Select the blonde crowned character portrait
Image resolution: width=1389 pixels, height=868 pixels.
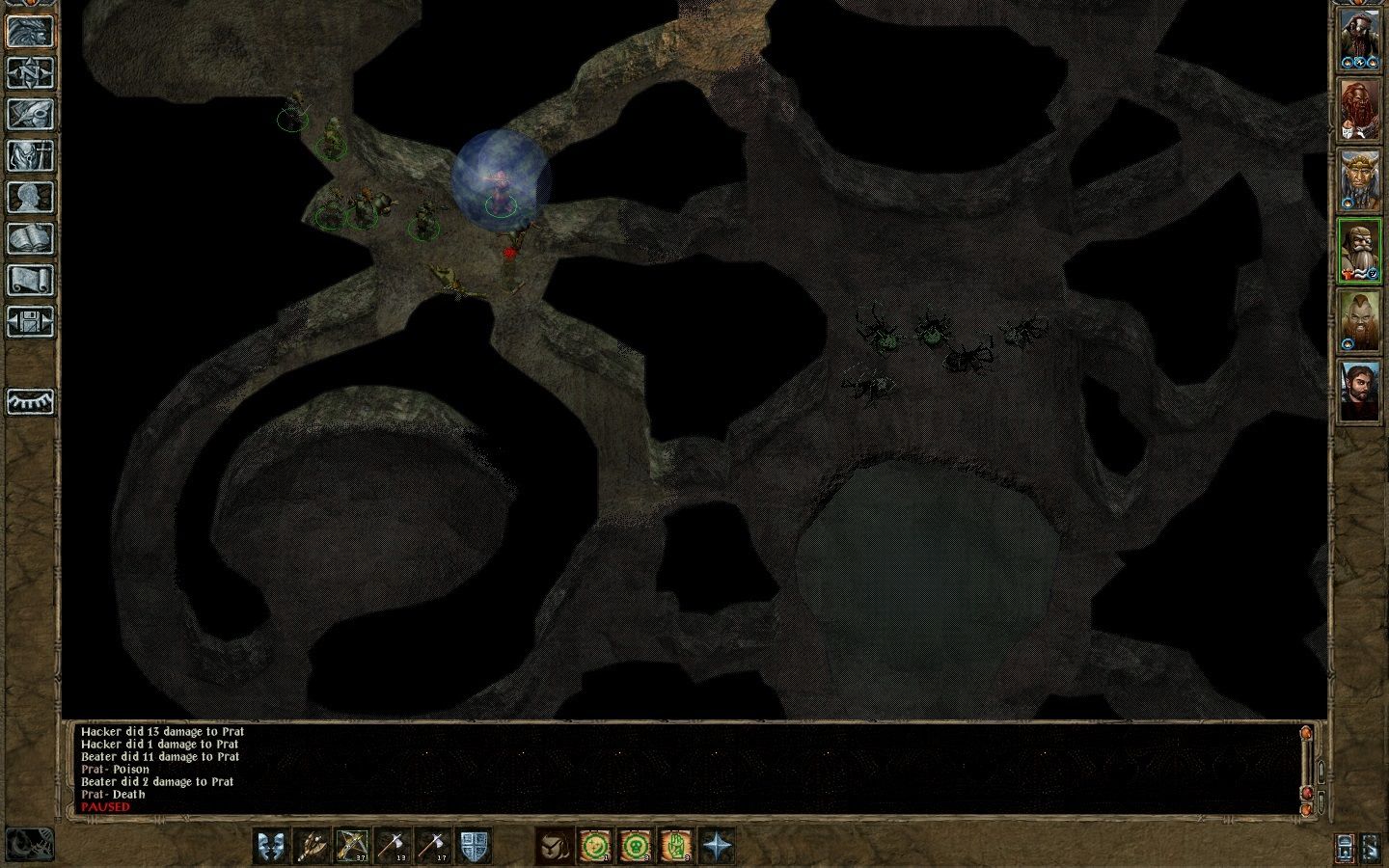click(1358, 180)
